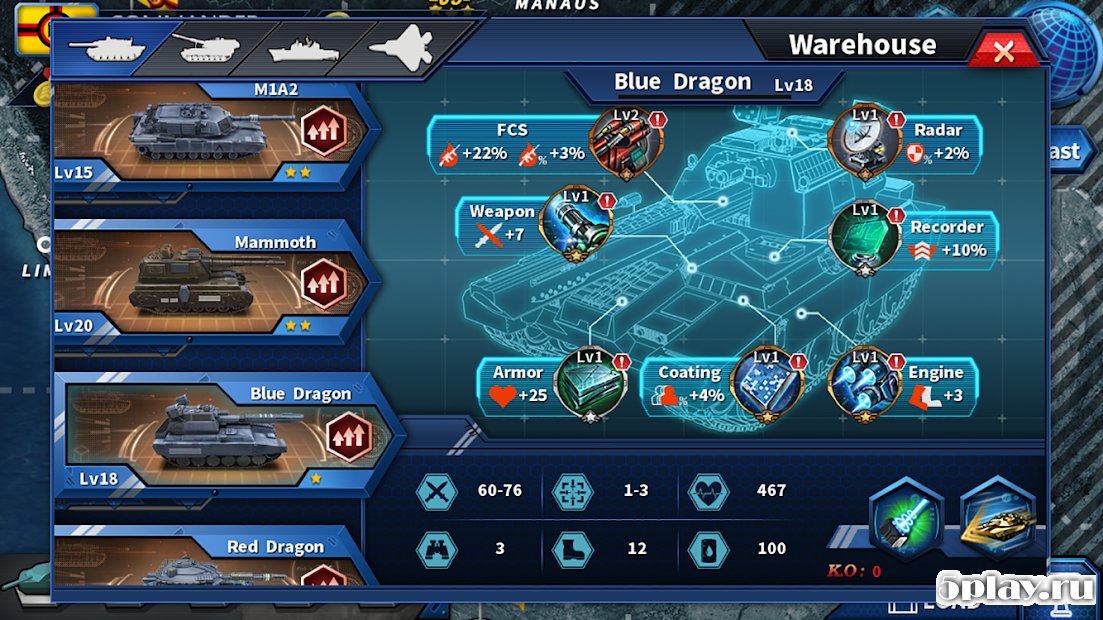Upgrade the M1A2 with its arrow badge
Viewport: 1103px width, 620px height.
pyautogui.click(x=323, y=130)
